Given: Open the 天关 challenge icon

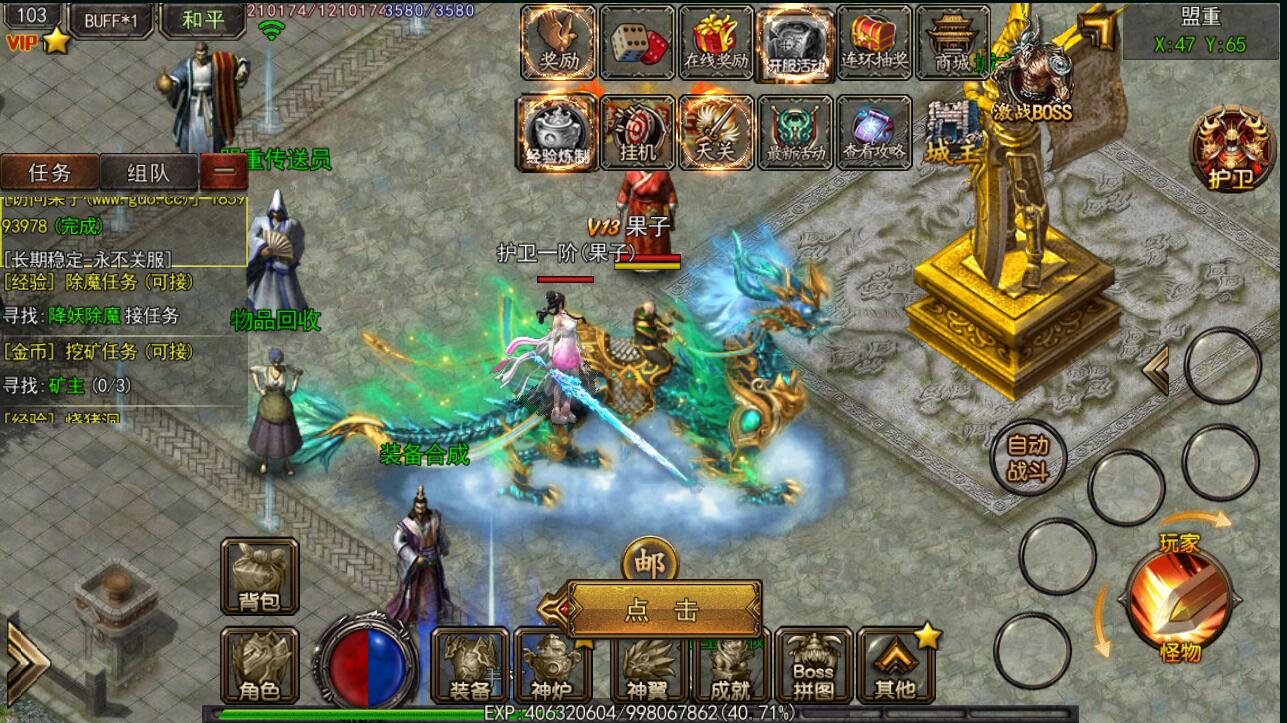Looking at the screenshot, I should pyautogui.click(x=716, y=133).
